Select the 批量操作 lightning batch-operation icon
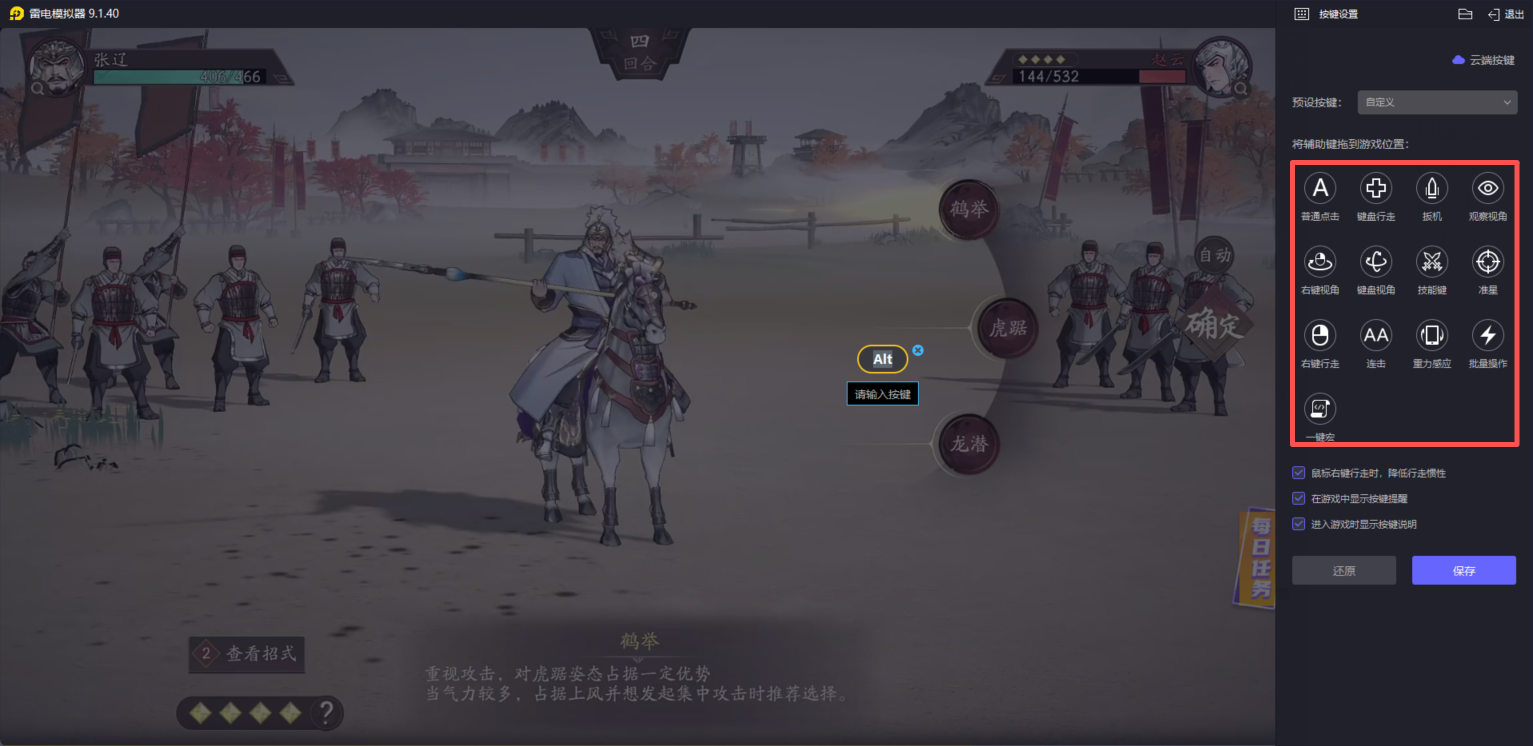 [x=1487, y=335]
